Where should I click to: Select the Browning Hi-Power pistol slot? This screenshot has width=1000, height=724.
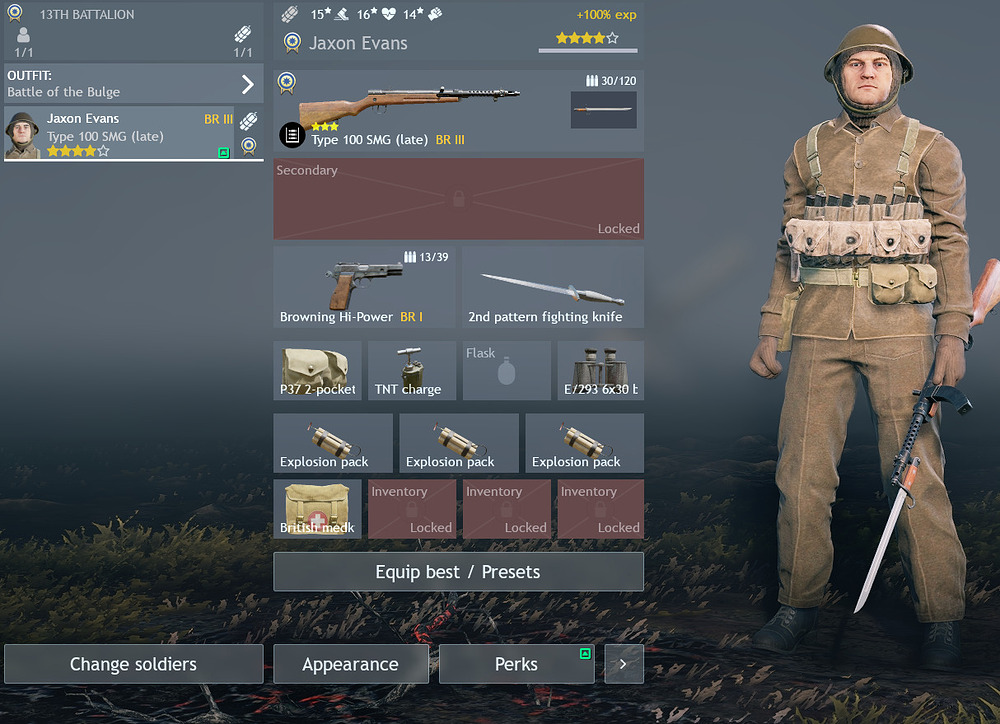[x=364, y=287]
